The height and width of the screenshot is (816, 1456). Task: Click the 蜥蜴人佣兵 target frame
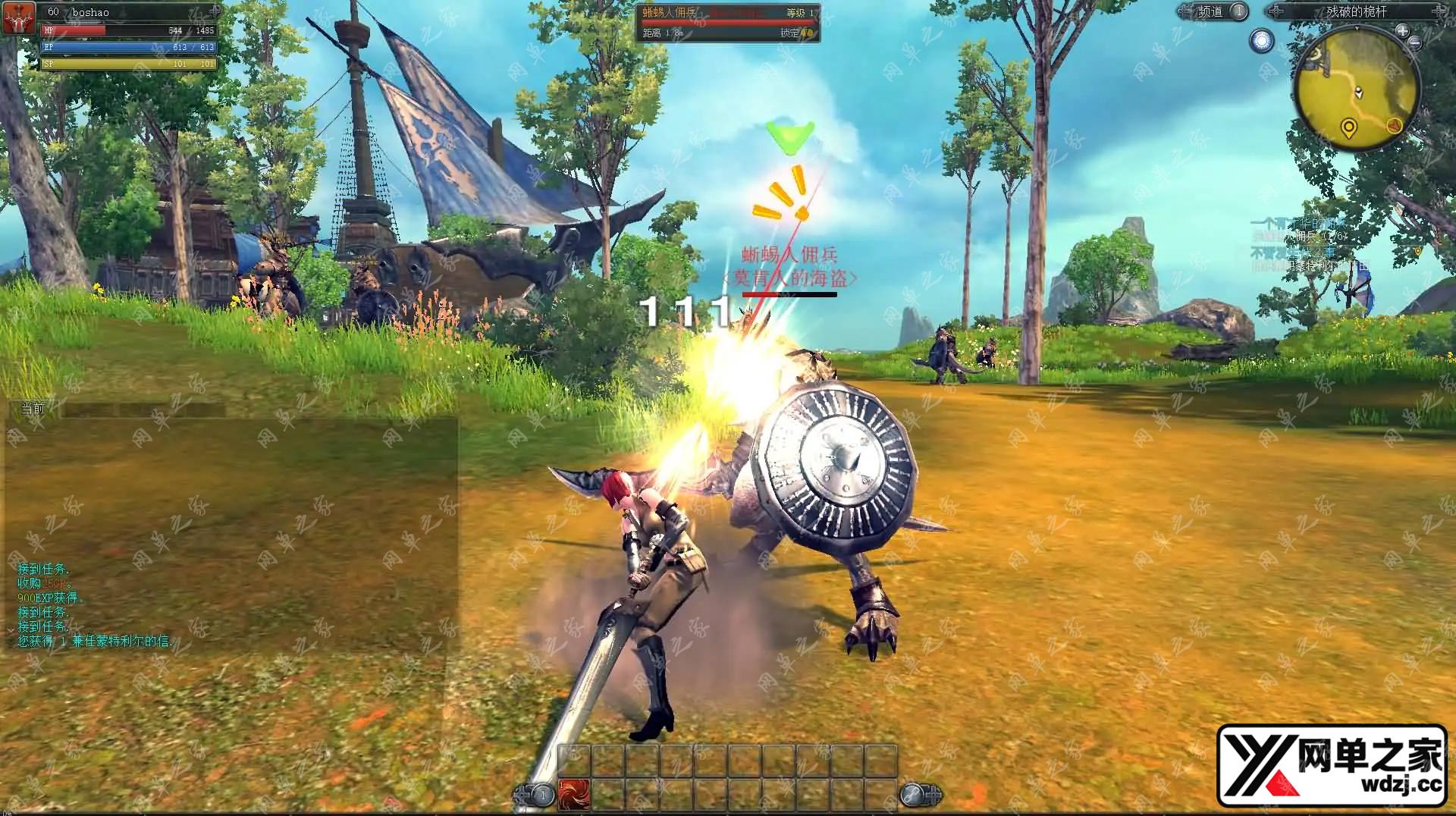(x=727, y=23)
